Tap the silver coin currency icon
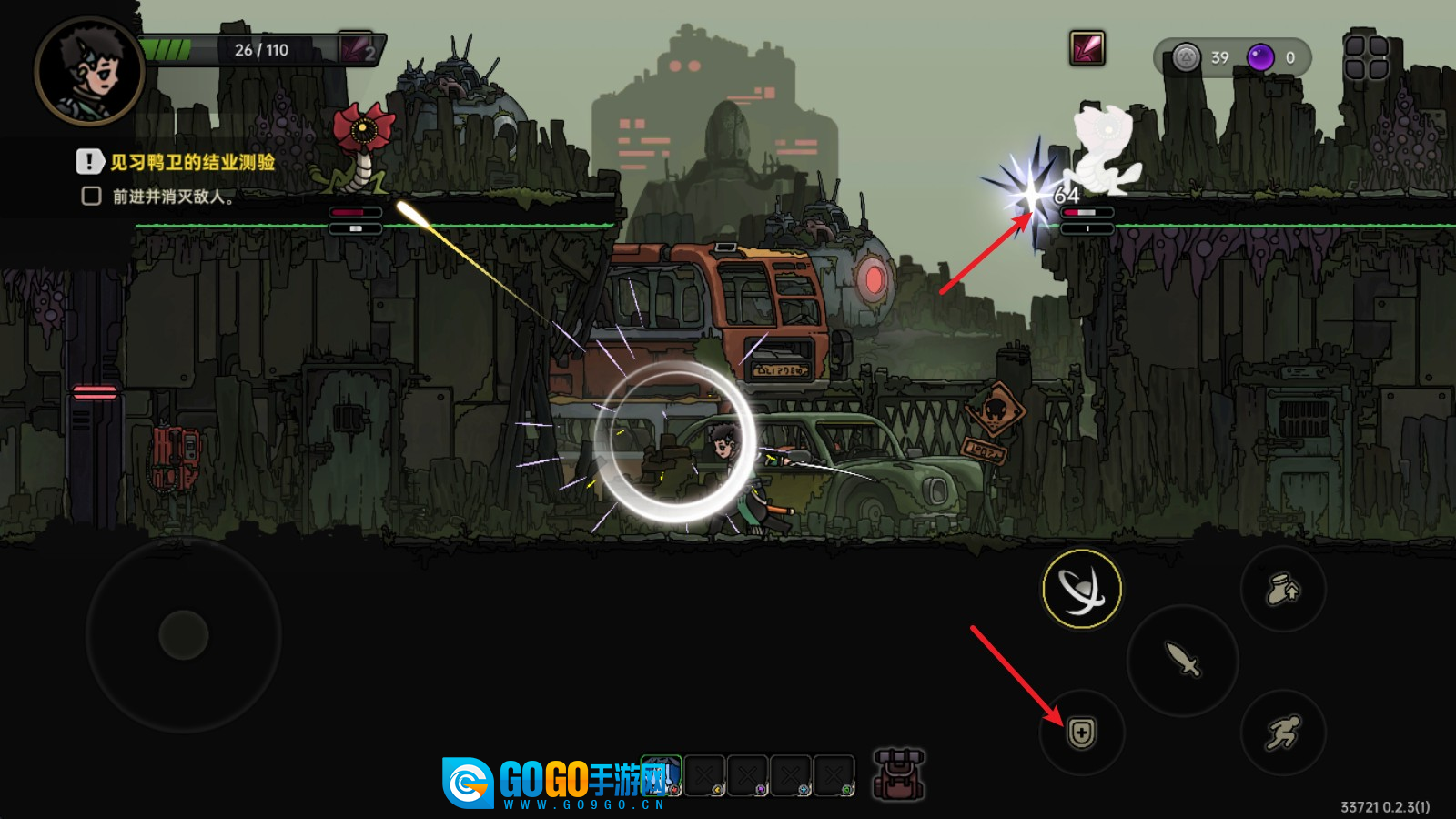Viewport: 1456px width, 819px height. (x=1186, y=57)
